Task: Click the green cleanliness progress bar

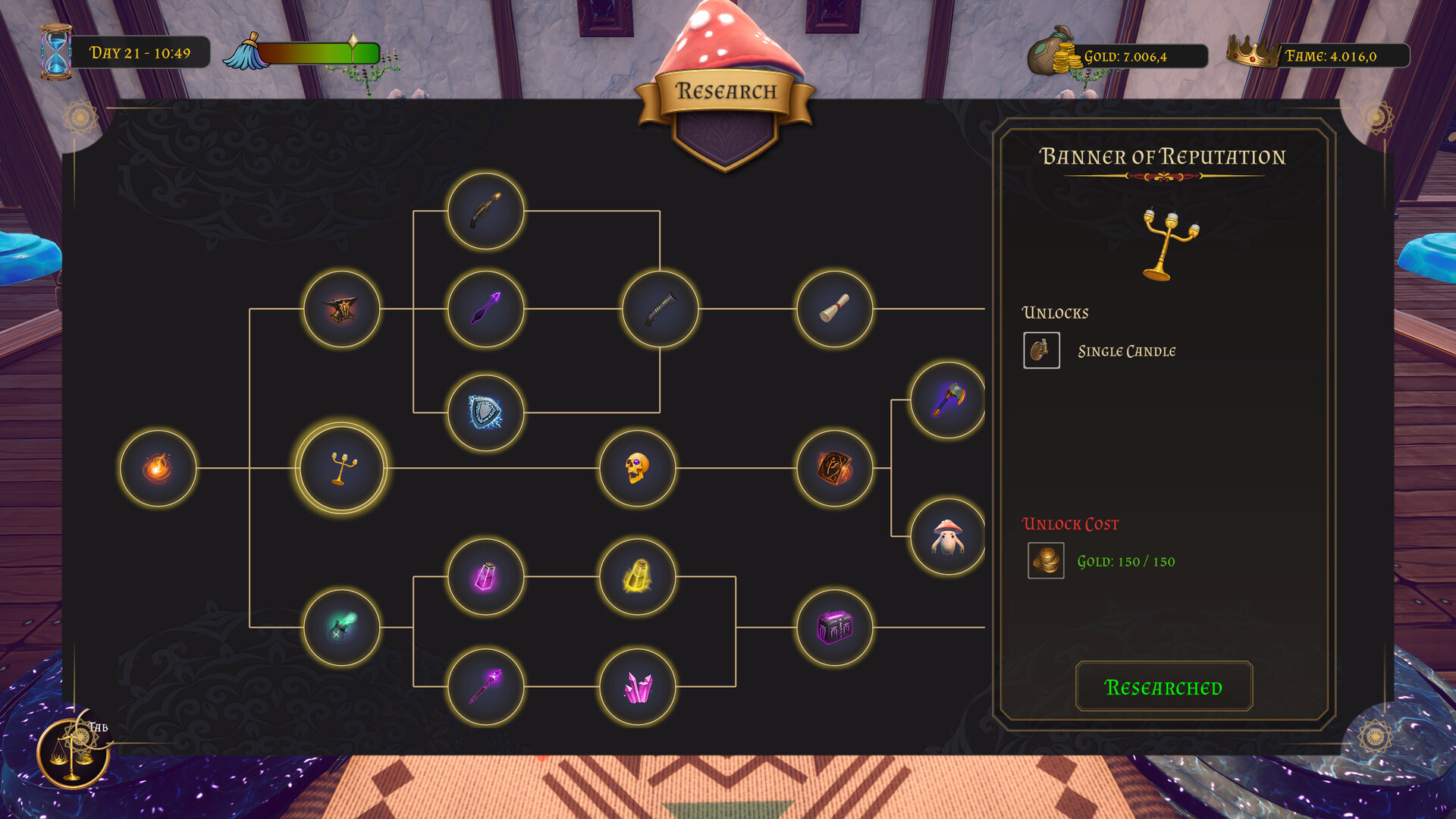Action: tap(318, 54)
